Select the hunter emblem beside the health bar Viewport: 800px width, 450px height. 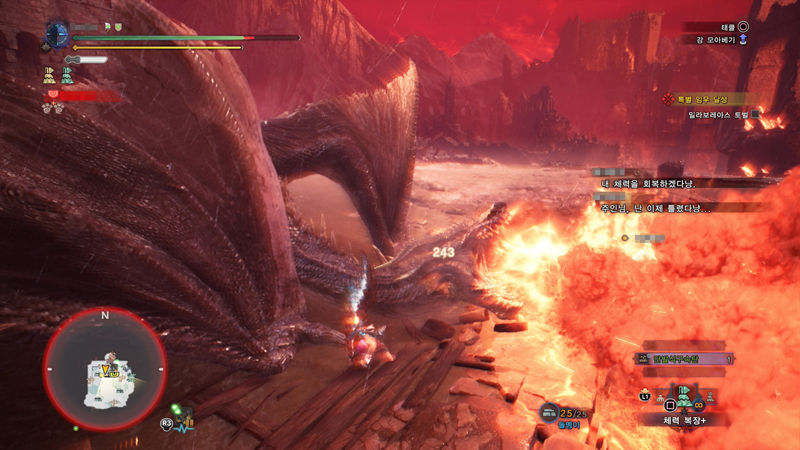57,35
